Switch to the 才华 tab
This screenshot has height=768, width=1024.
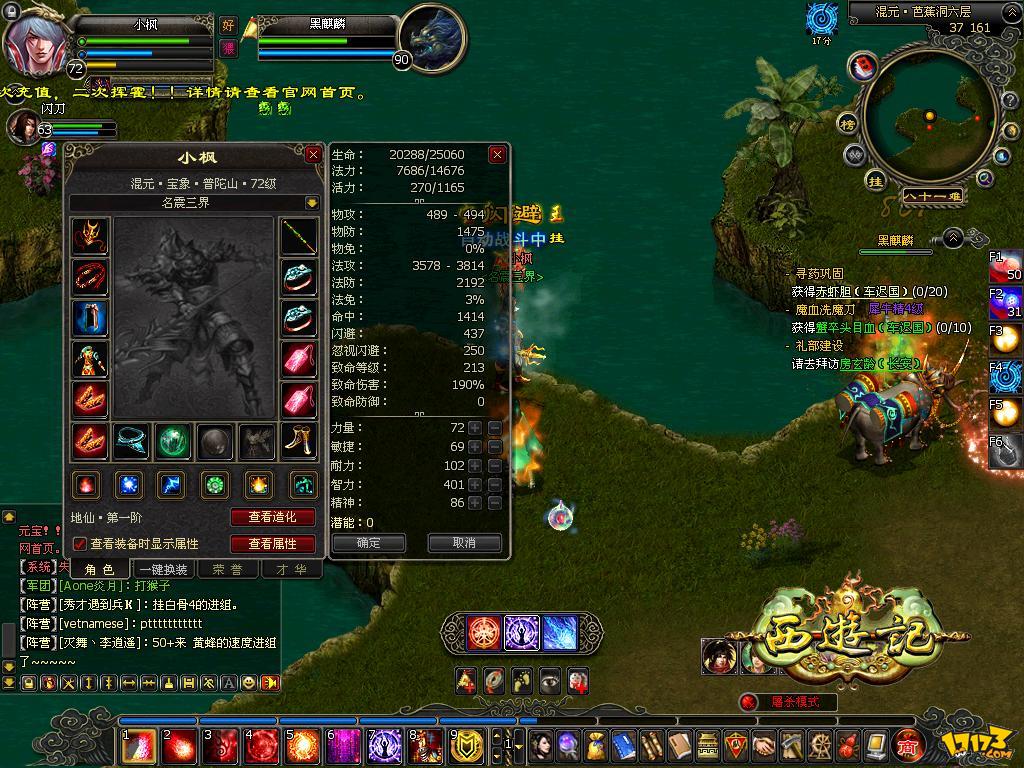tap(291, 569)
